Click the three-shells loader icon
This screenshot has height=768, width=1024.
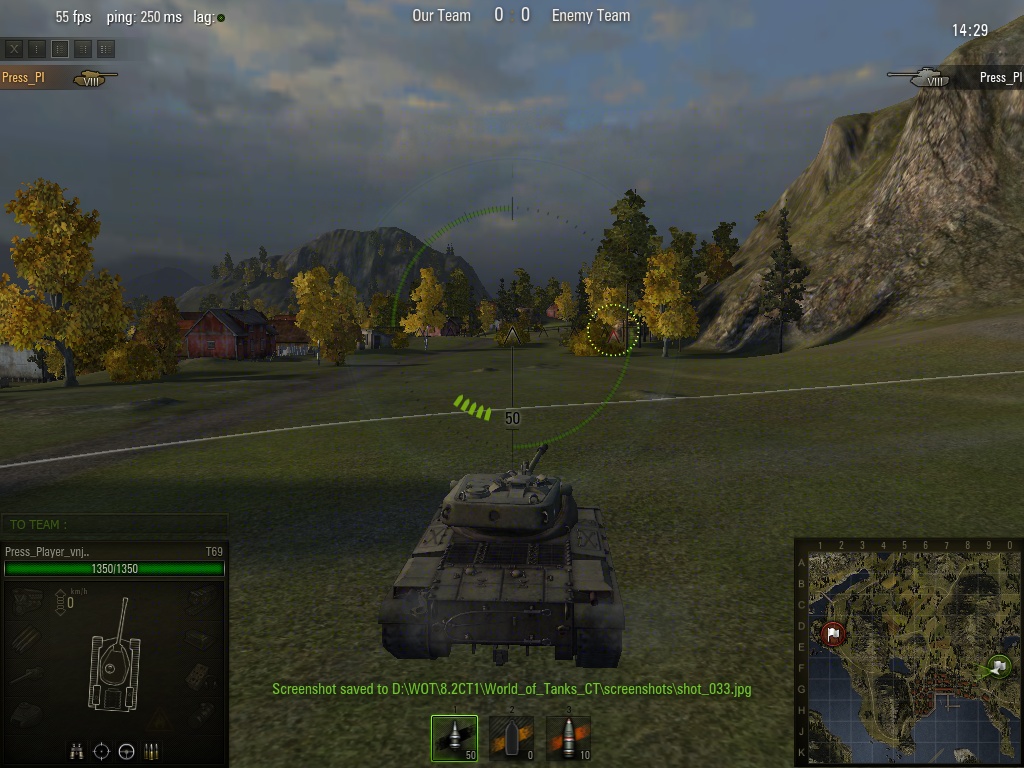[152, 751]
